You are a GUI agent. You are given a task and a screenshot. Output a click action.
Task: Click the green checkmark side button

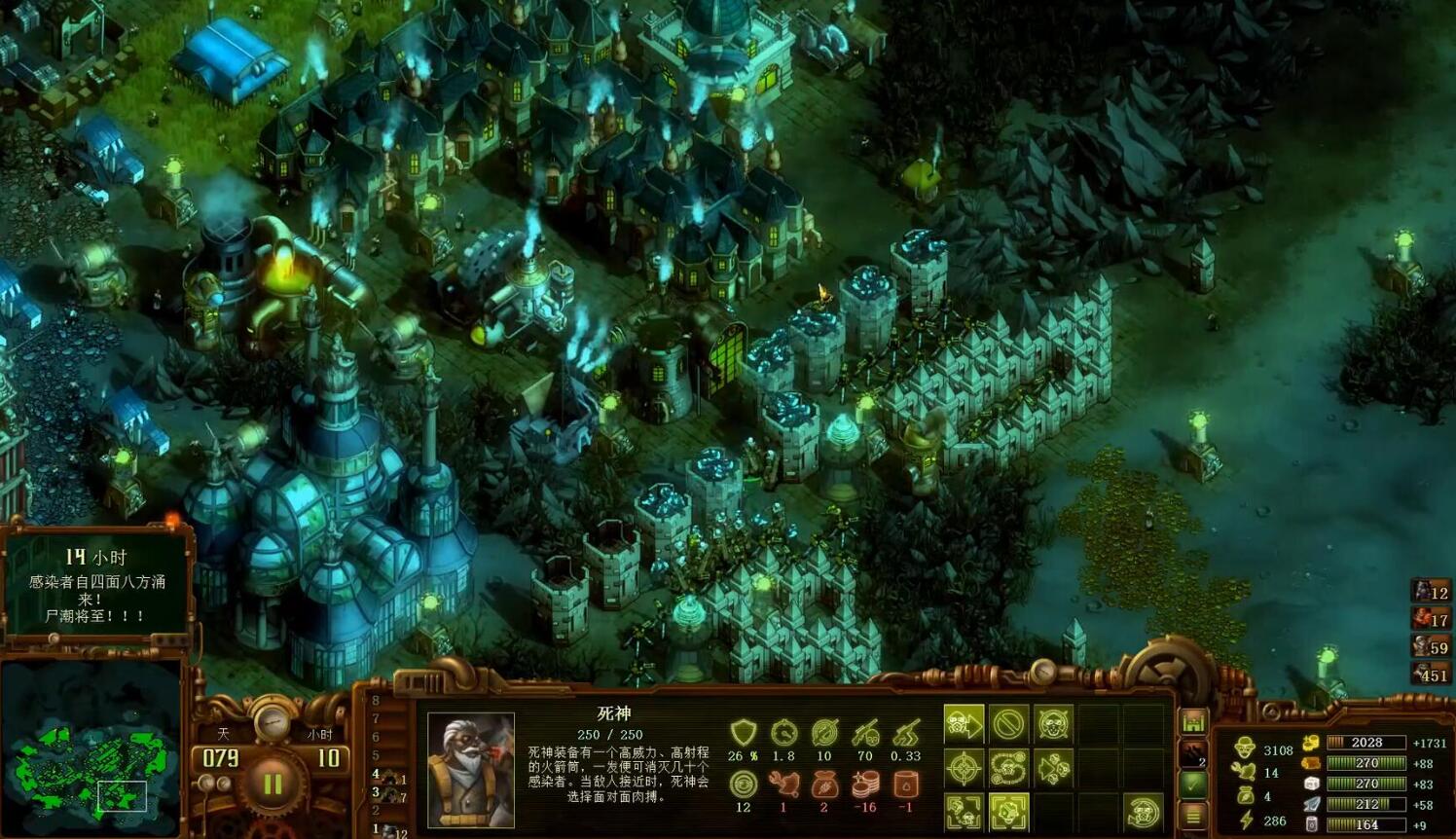tap(1194, 784)
